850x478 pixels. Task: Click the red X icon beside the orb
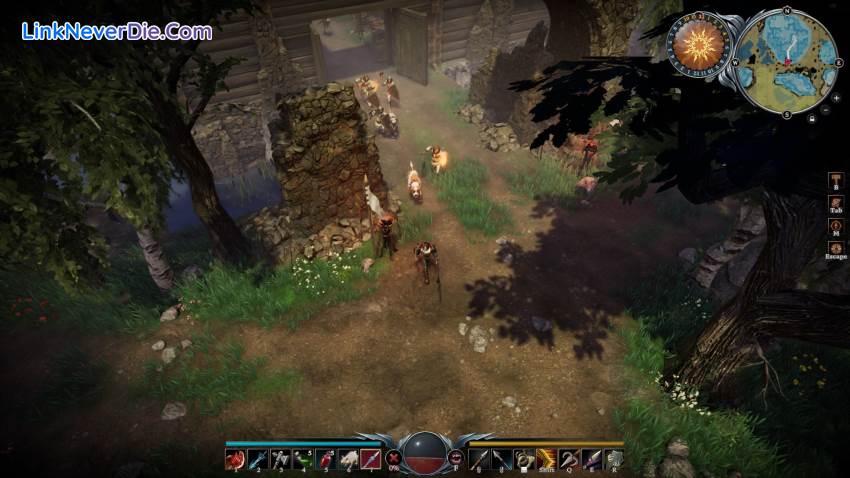(394, 459)
